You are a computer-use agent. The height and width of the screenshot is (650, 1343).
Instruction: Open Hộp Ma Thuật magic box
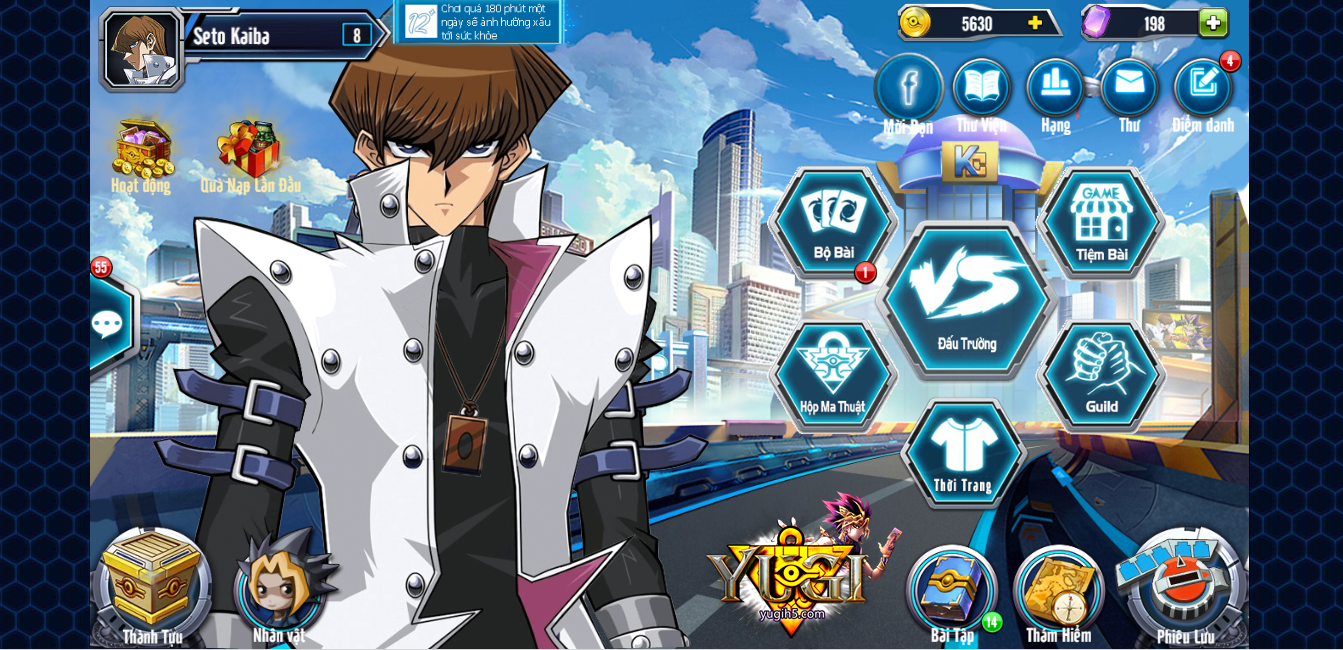(x=833, y=374)
